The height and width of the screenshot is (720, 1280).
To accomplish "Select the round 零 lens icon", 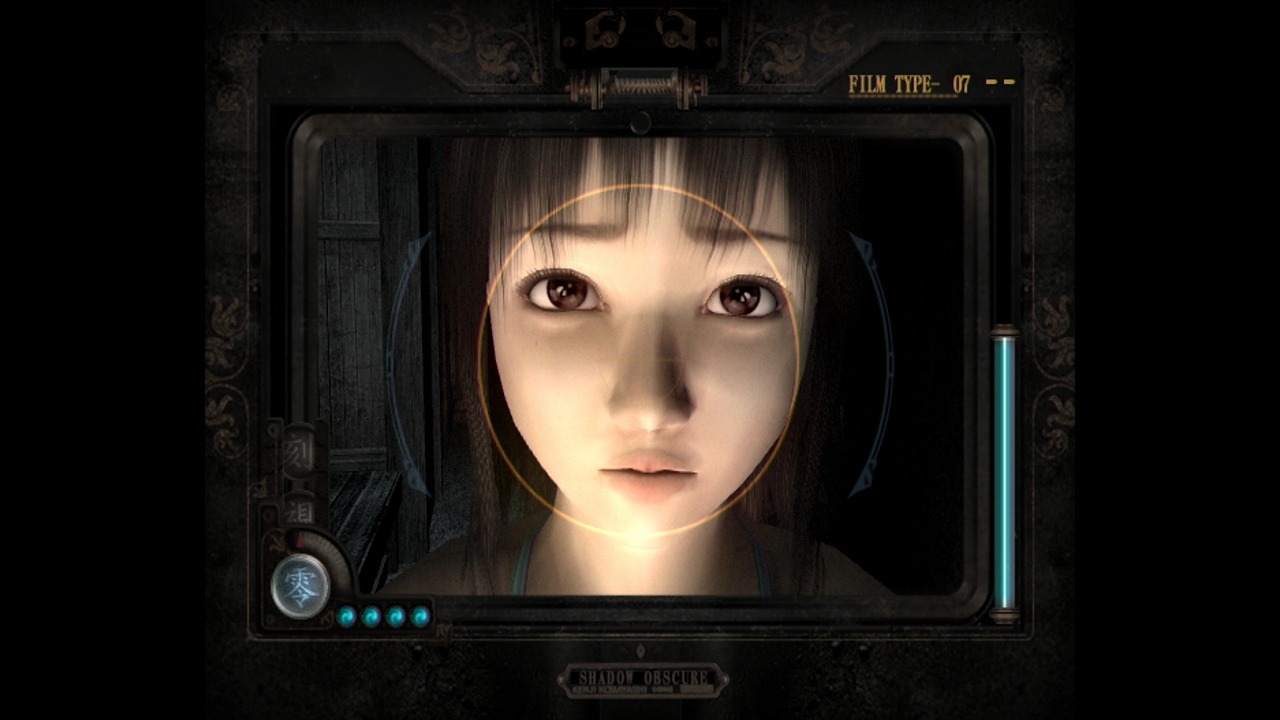I will pyautogui.click(x=300, y=587).
